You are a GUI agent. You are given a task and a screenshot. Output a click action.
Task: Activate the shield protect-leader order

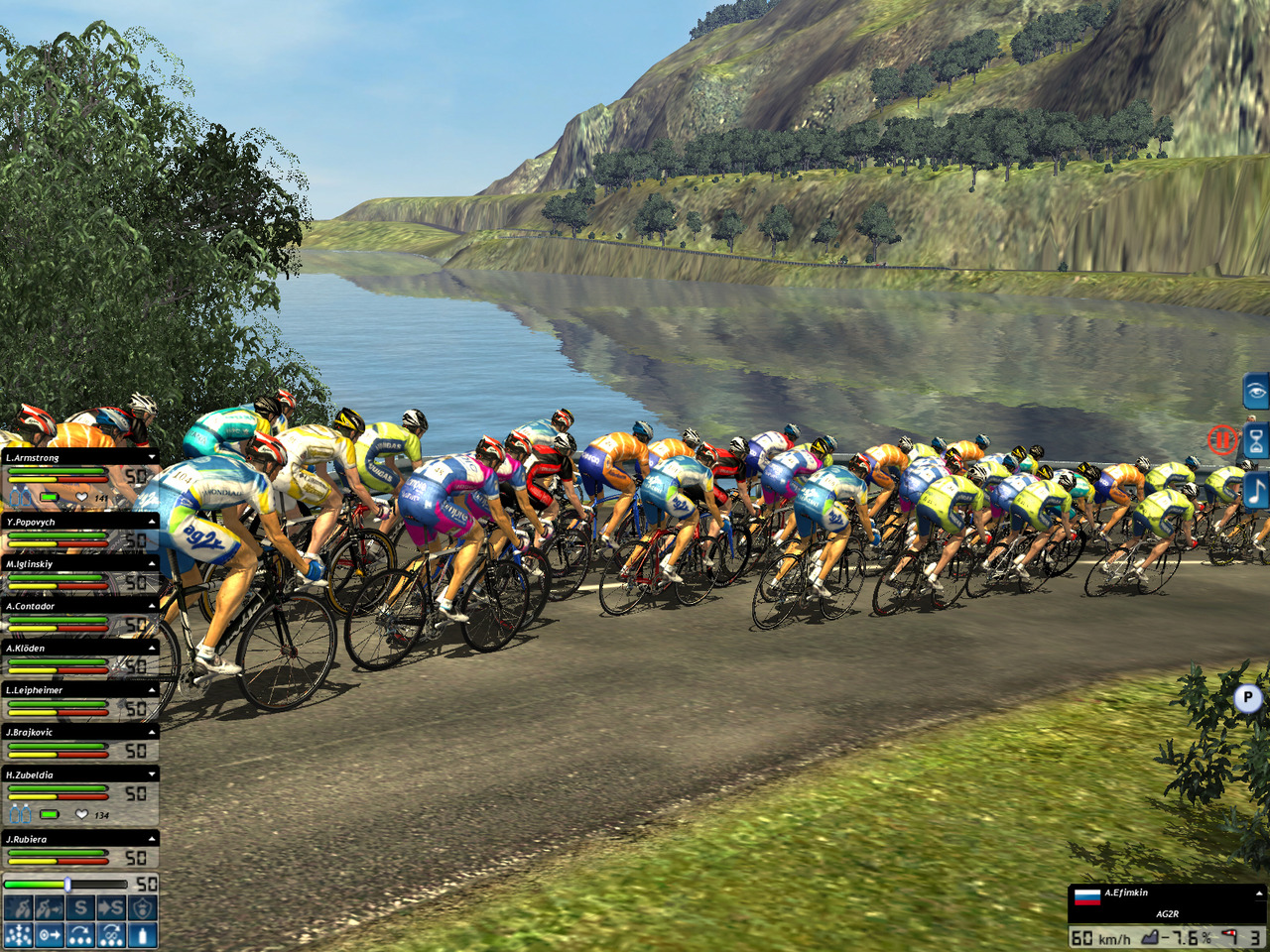tap(142, 907)
